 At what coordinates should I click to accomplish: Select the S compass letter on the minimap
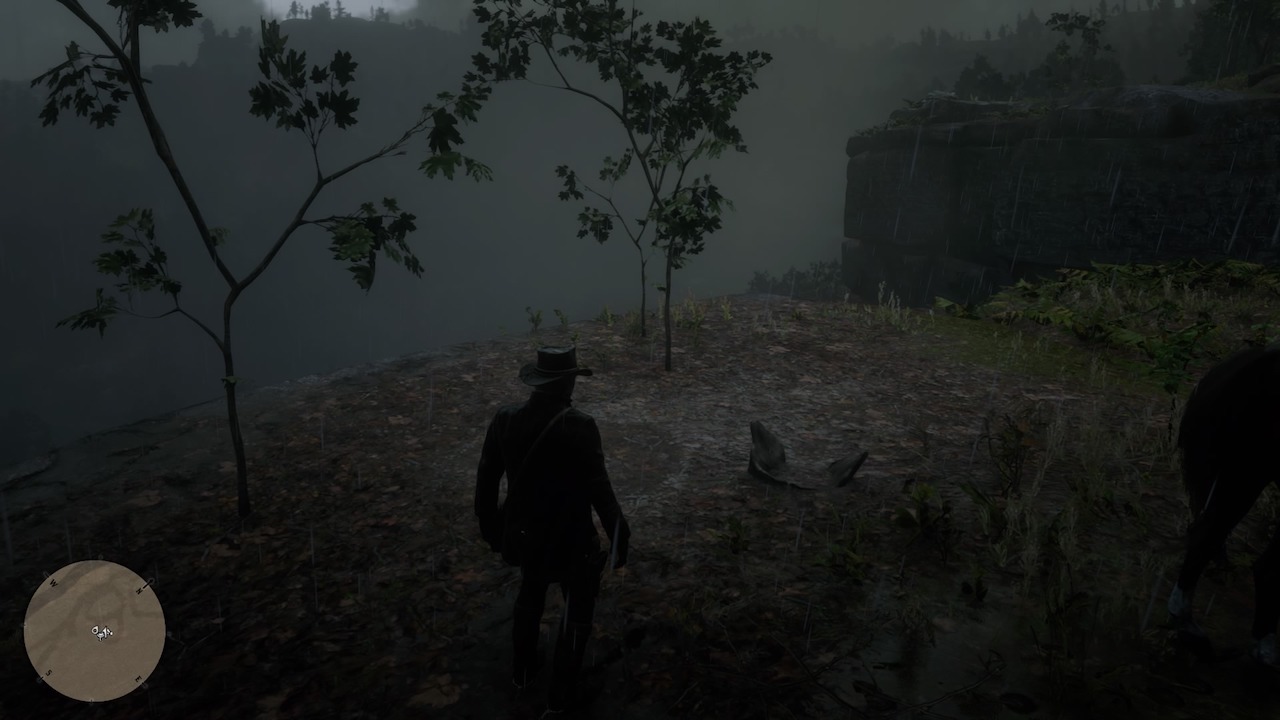point(48,672)
